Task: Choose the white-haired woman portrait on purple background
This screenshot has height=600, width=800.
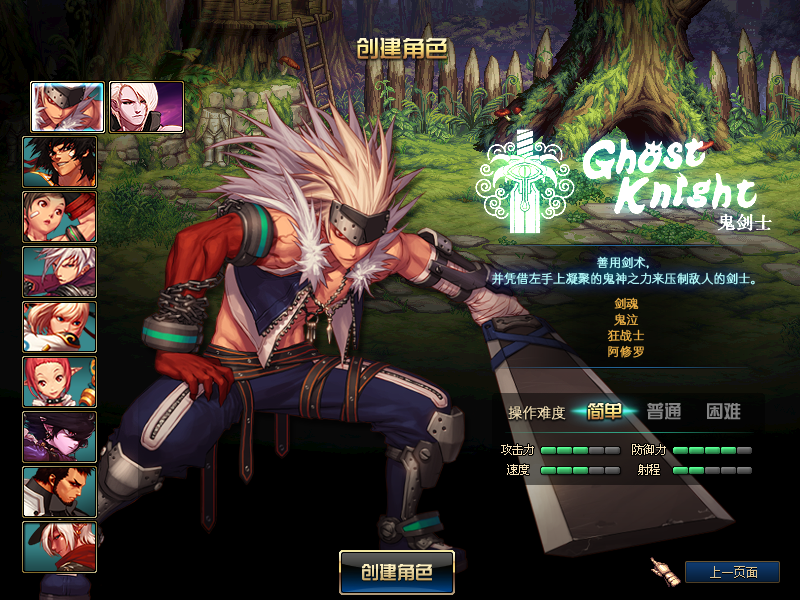Action: pos(146,107)
